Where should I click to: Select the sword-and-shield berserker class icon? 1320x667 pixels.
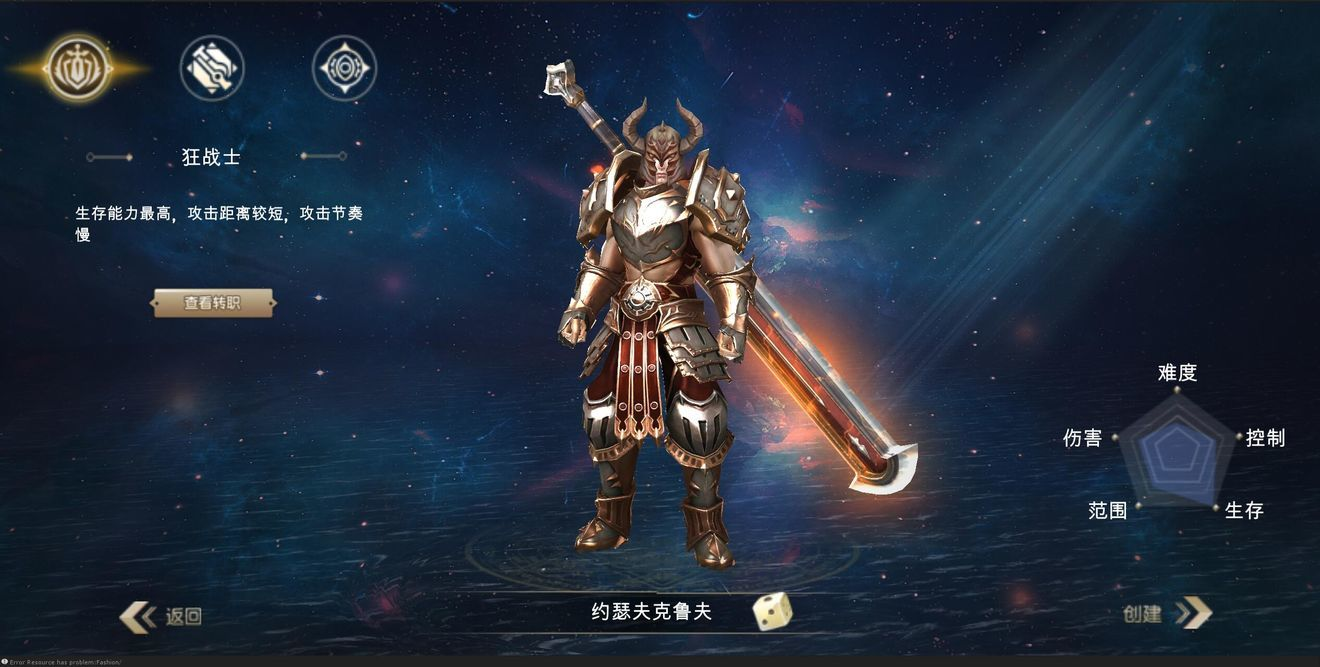click(78, 68)
